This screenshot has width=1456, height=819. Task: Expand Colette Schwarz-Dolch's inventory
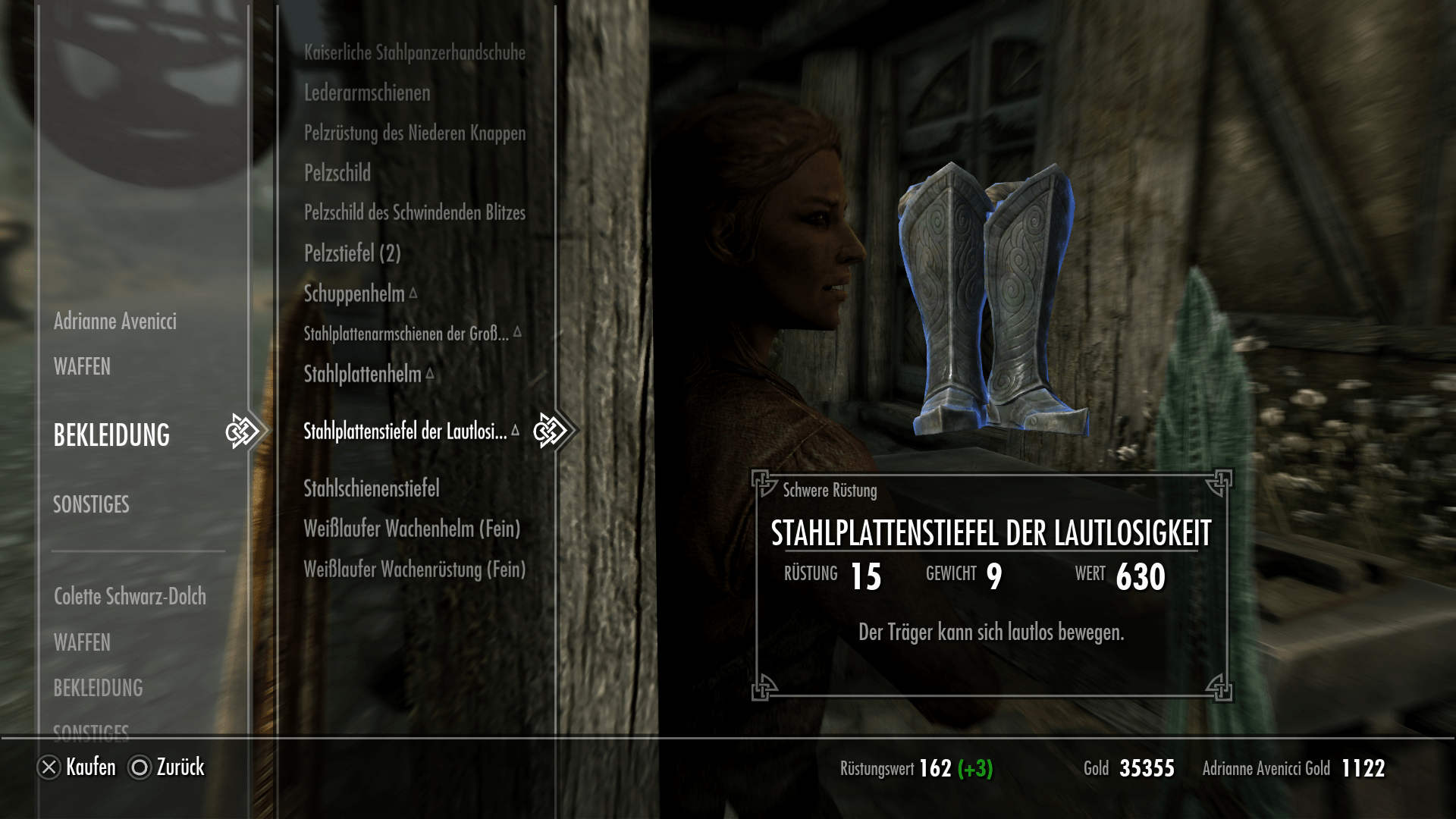[x=129, y=597]
